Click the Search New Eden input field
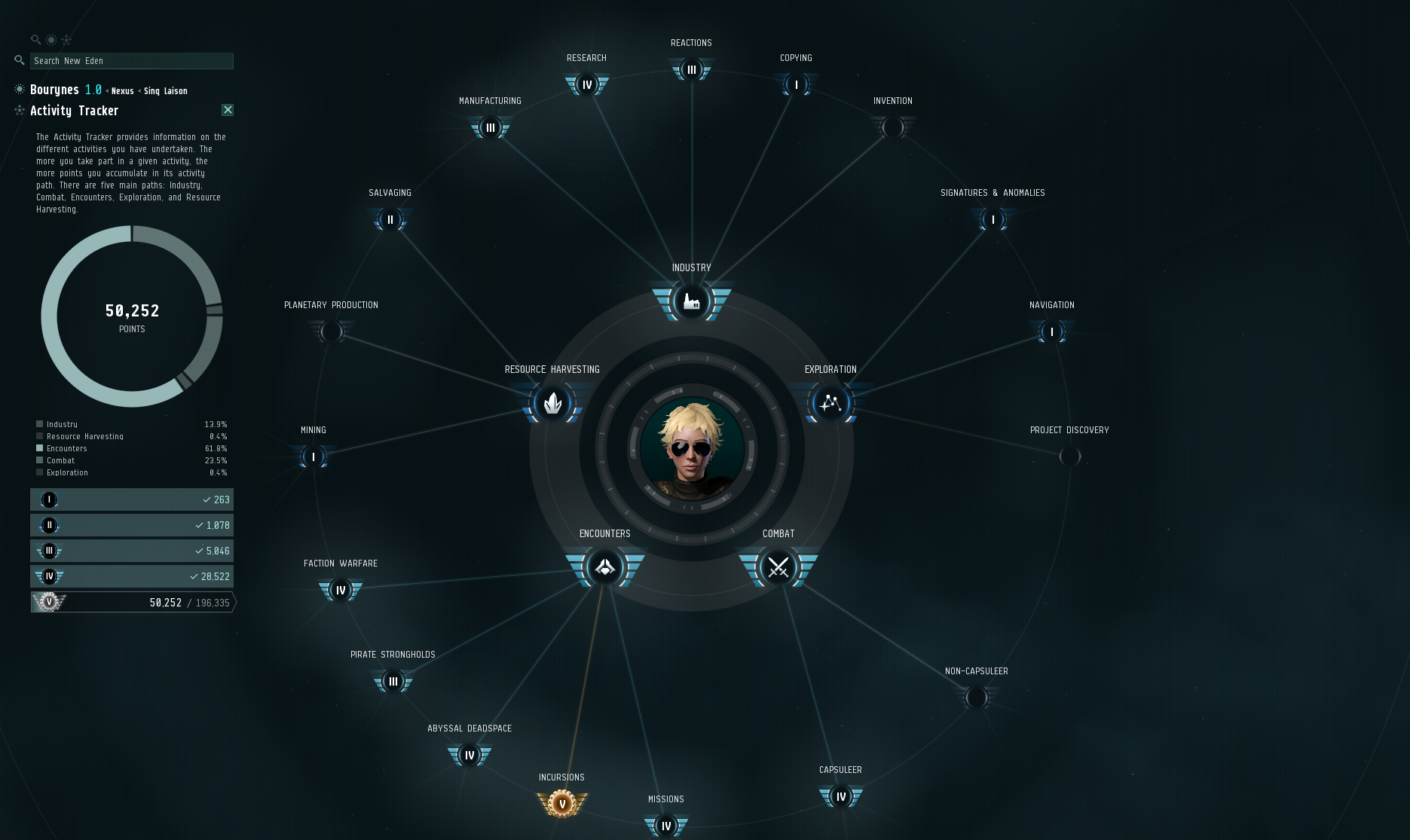The image size is (1410, 840). [x=131, y=61]
